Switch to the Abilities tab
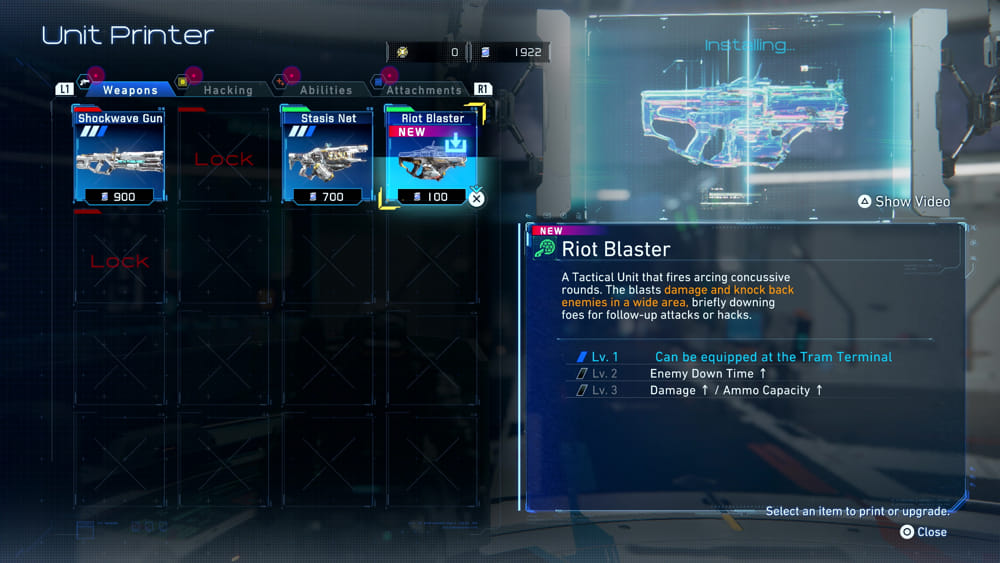The height and width of the screenshot is (563, 1000). pyautogui.click(x=326, y=90)
